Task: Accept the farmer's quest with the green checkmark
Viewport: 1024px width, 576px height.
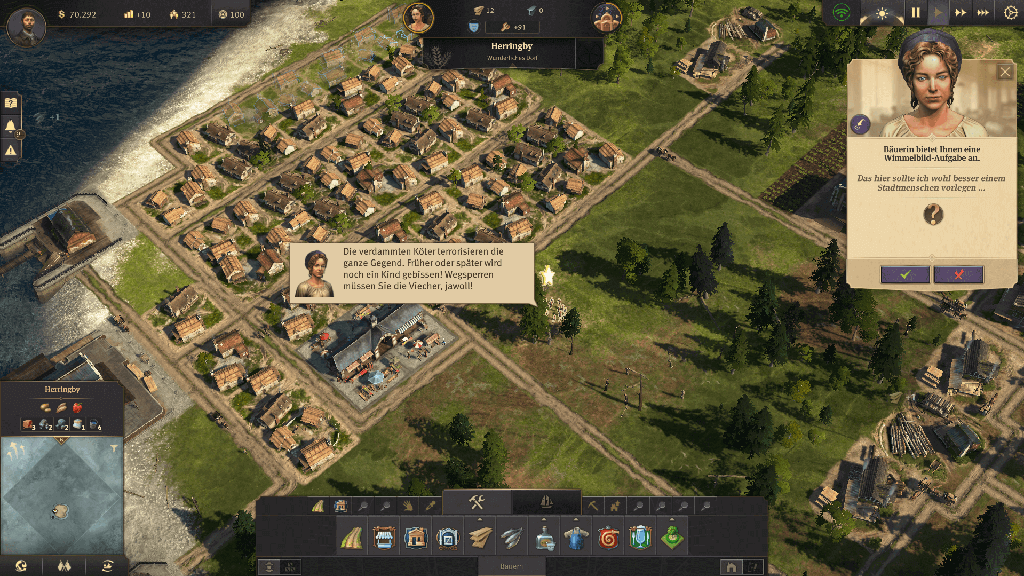Action: 906,274
